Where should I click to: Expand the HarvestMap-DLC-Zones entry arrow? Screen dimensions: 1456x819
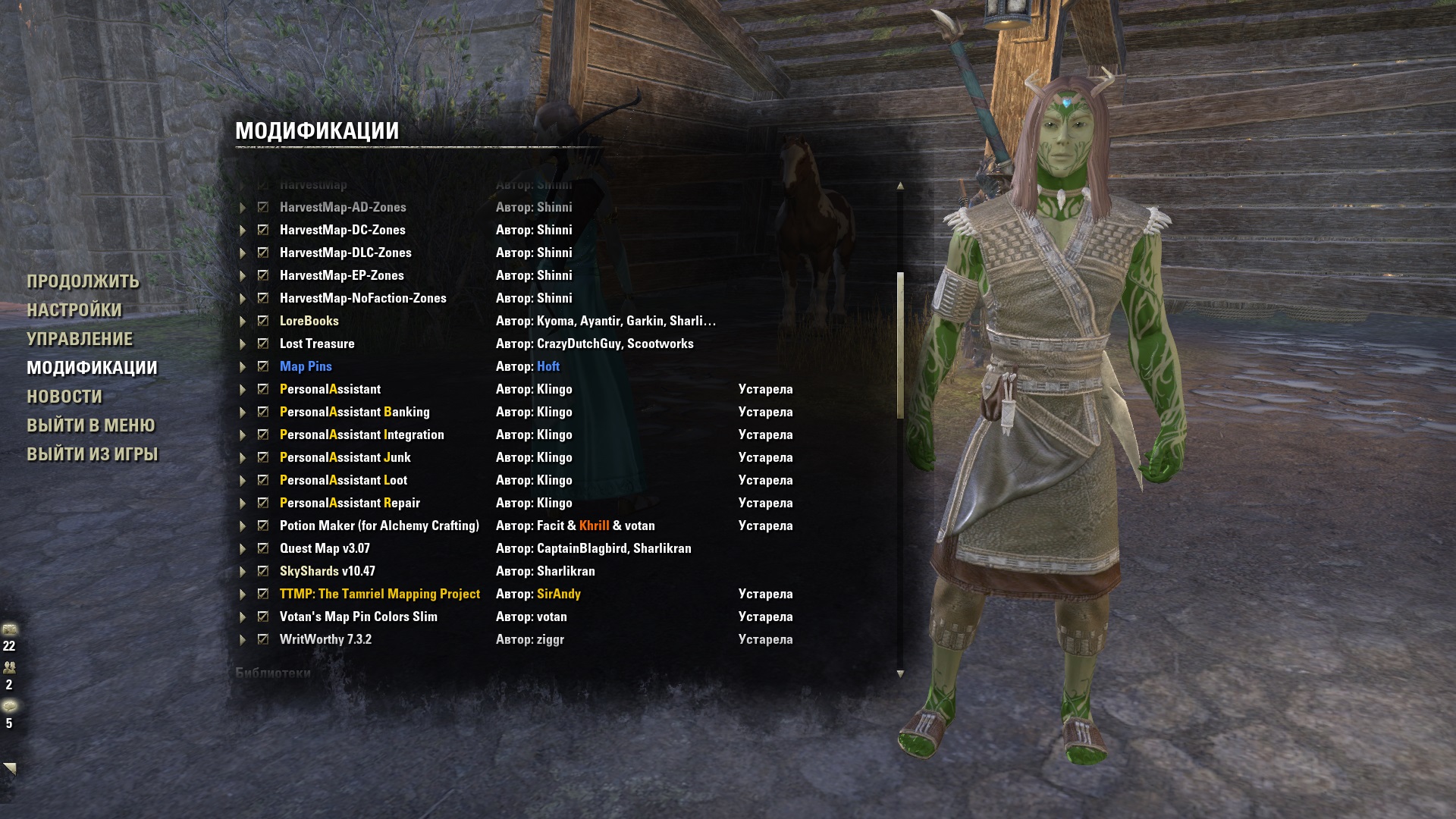[243, 253]
